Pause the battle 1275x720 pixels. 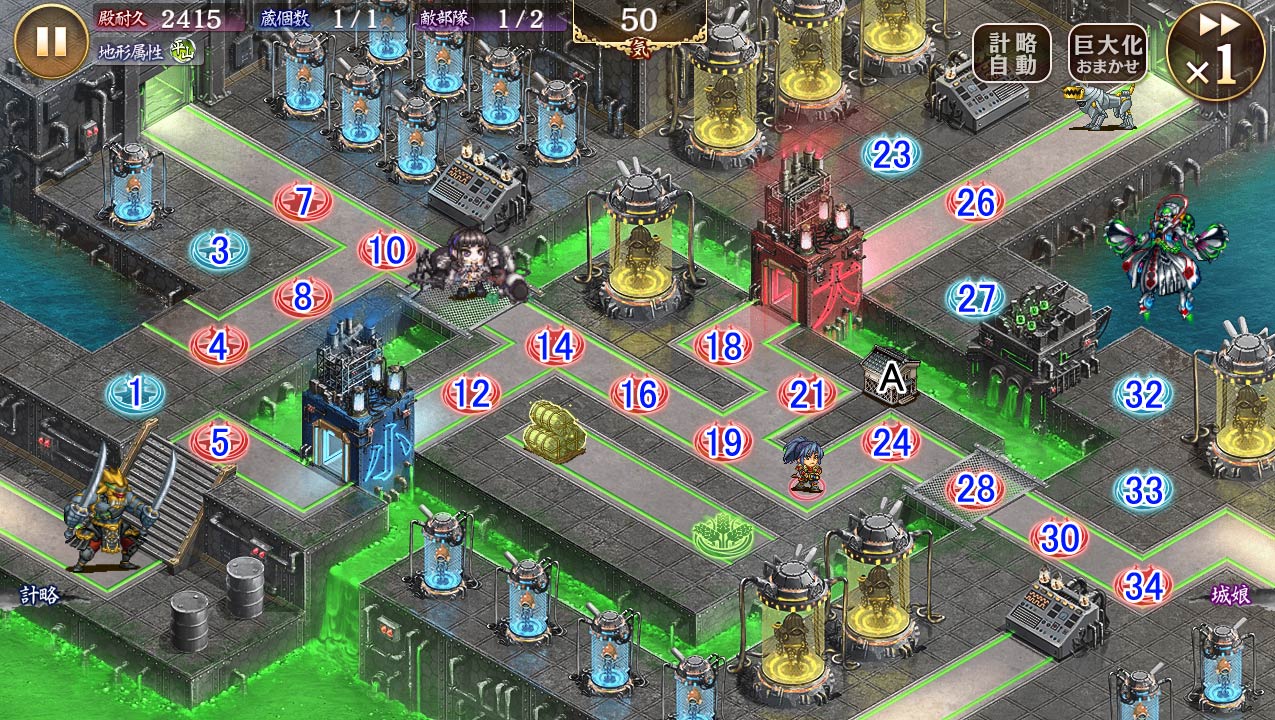click(x=52, y=42)
